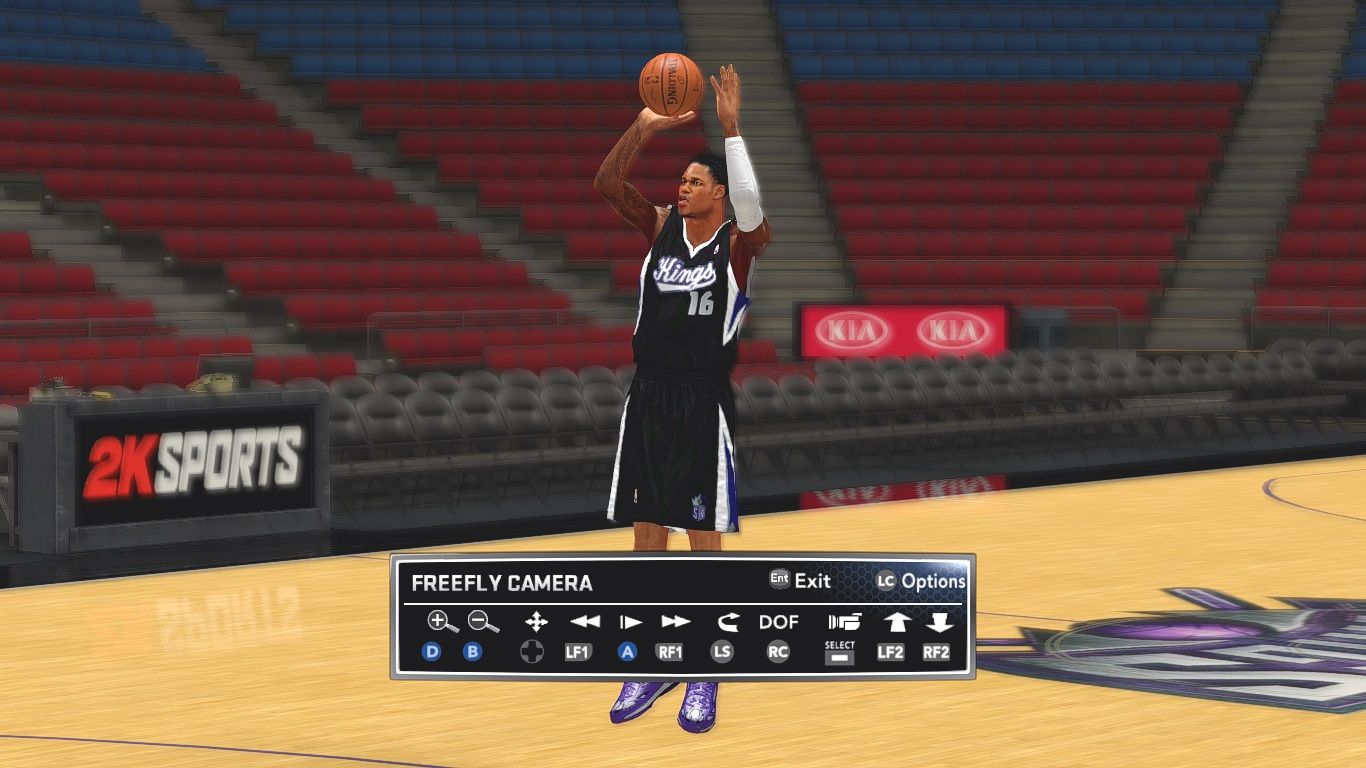Lower the camera with the down arrow
The image size is (1366, 768).
938,622
